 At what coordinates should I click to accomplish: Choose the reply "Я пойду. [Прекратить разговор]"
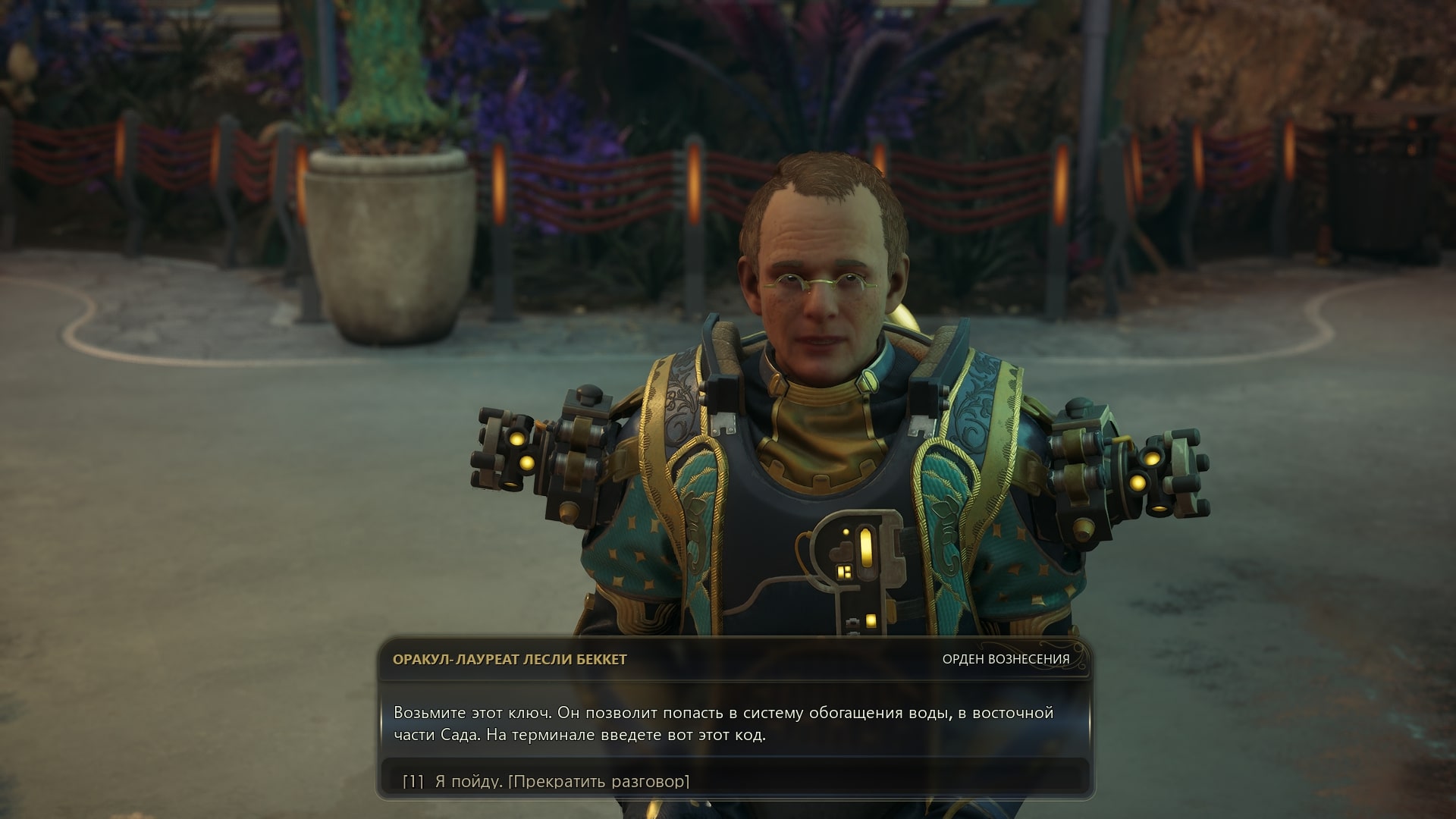tap(561, 780)
